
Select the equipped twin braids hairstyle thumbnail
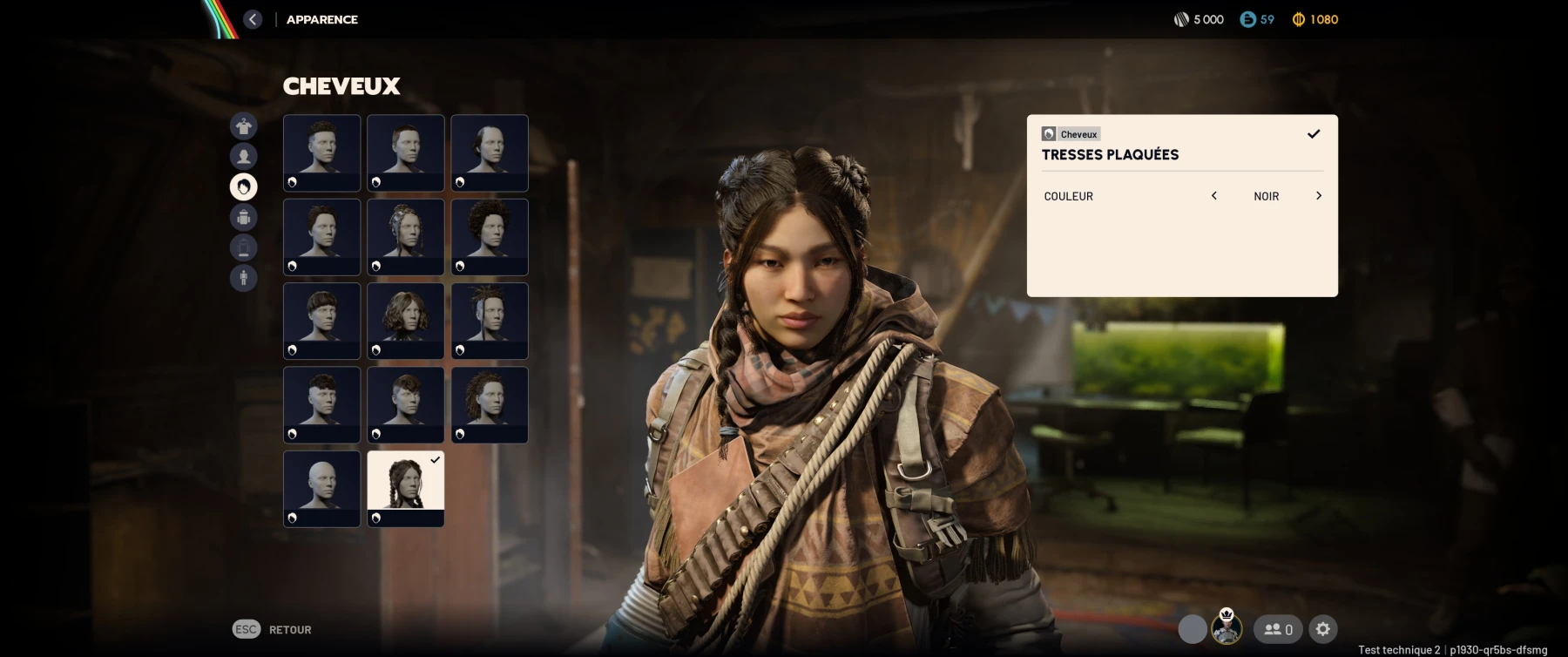[406, 488]
